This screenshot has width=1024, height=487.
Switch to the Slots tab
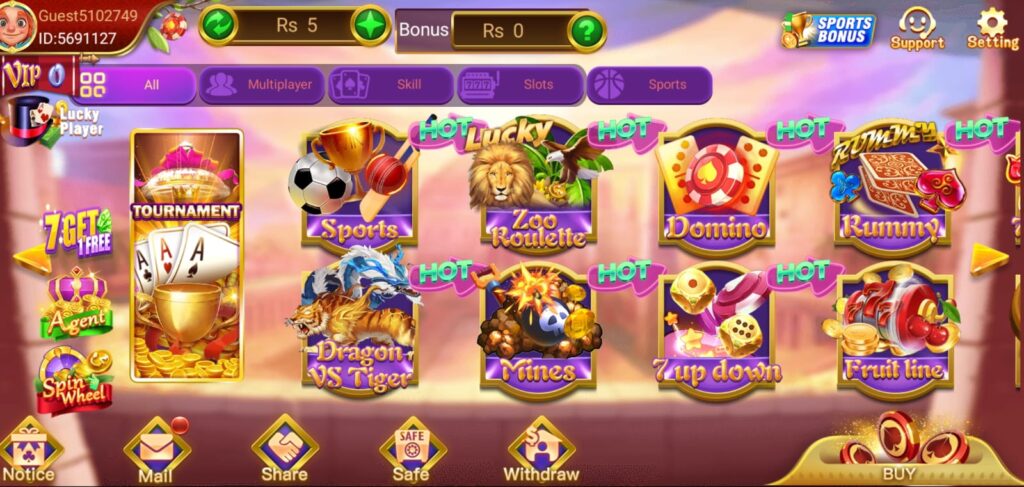coord(521,85)
